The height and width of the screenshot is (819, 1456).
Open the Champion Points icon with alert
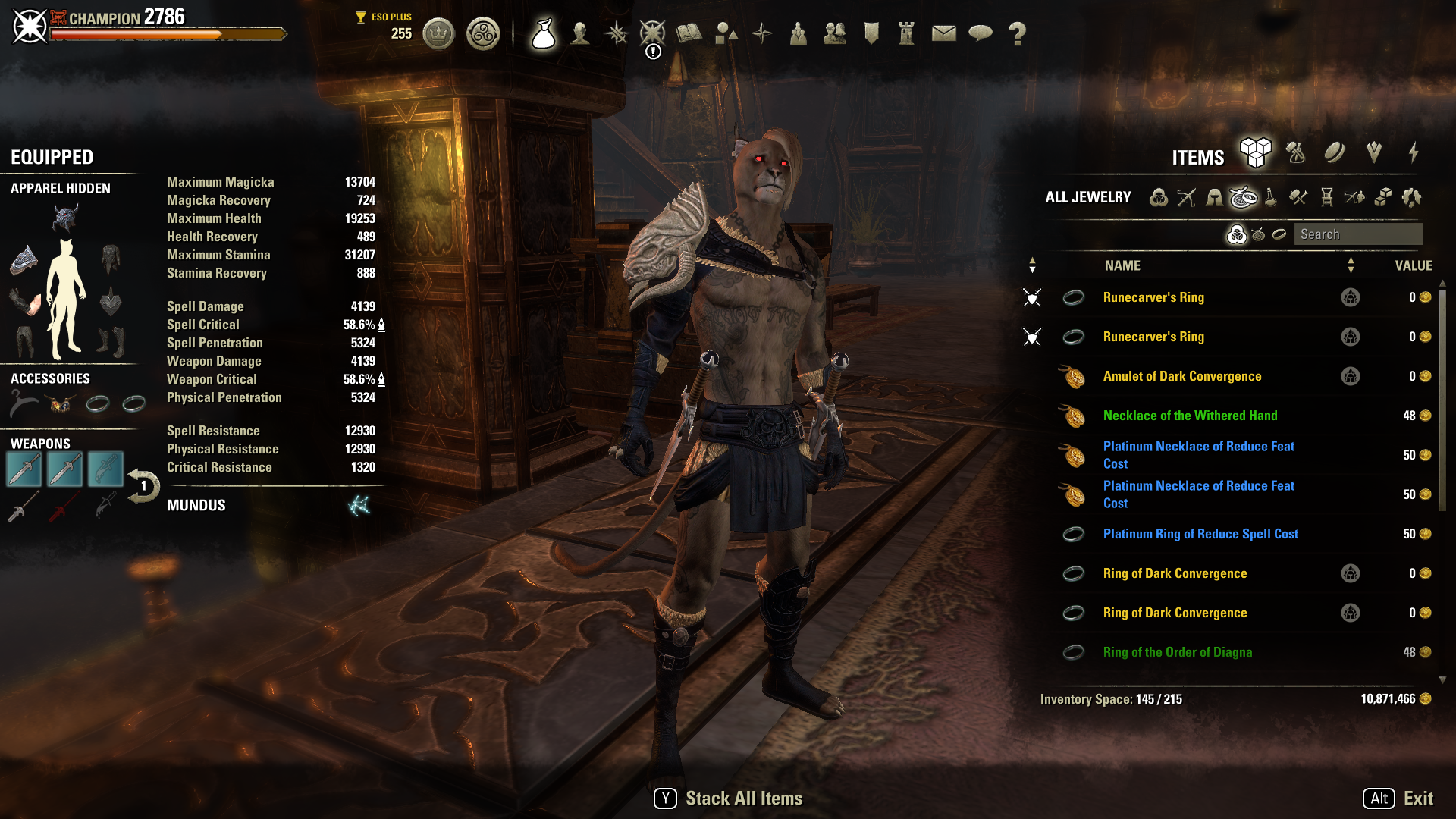coord(651,33)
